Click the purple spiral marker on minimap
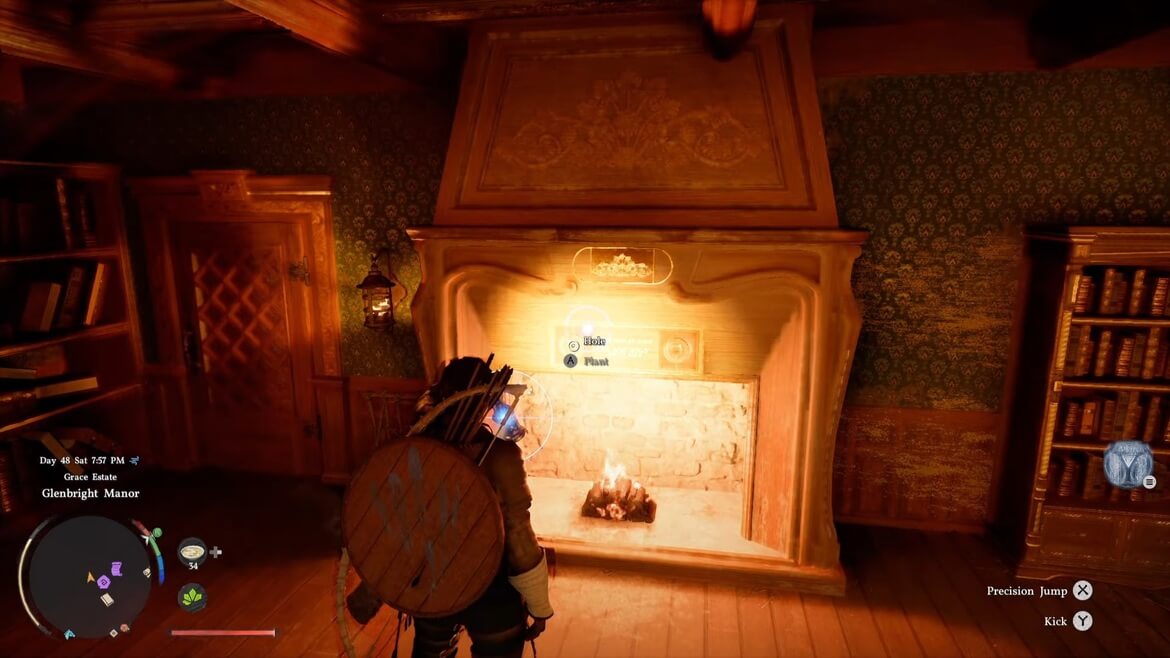Image resolution: width=1170 pixels, height=658 pixels. pyautogui.click(x=104, y=581)
